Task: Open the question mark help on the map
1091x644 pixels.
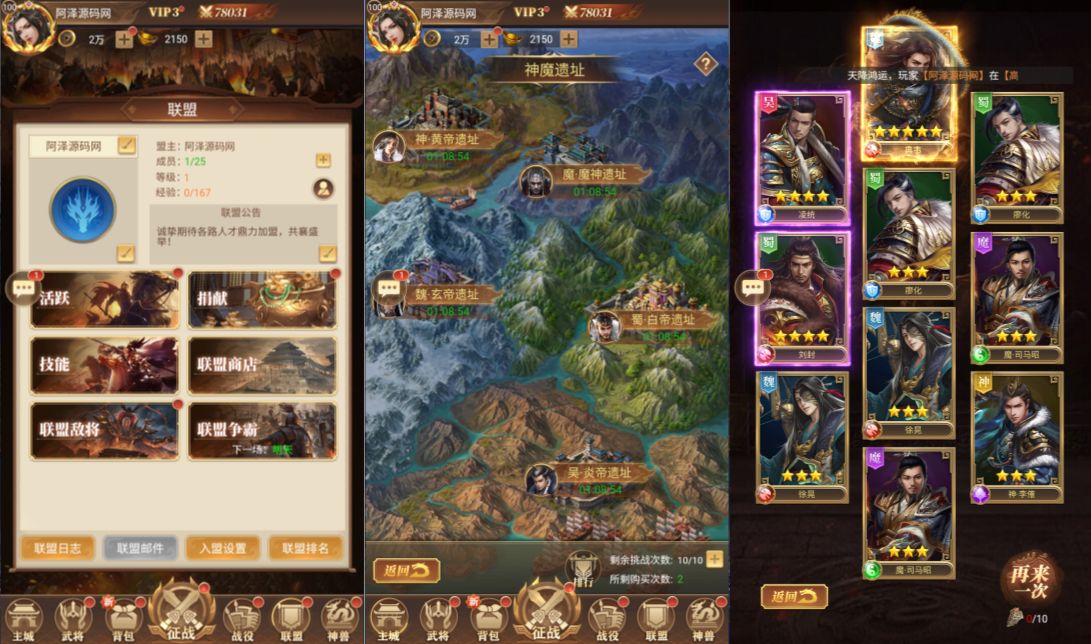Action: click(706, 65)
